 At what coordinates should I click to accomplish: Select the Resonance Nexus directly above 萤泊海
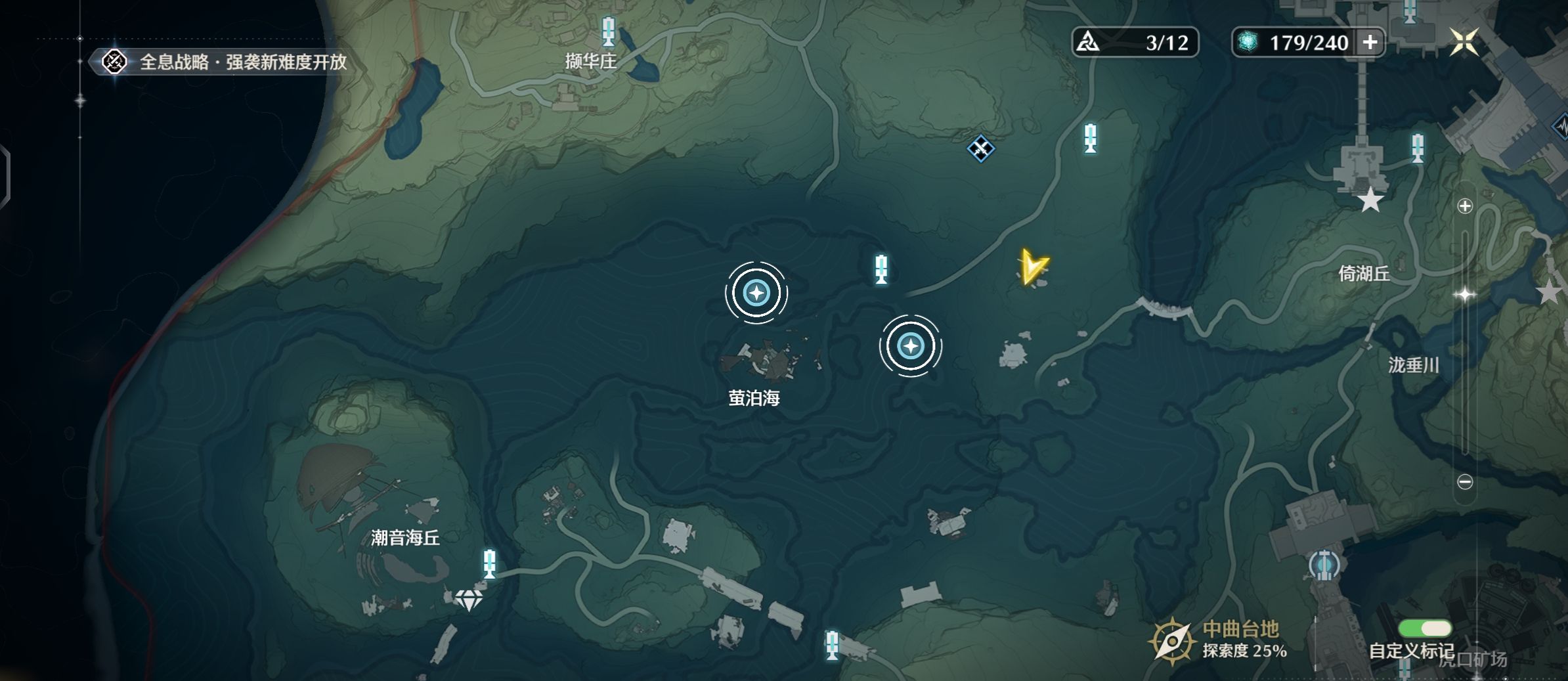(756, 293)
